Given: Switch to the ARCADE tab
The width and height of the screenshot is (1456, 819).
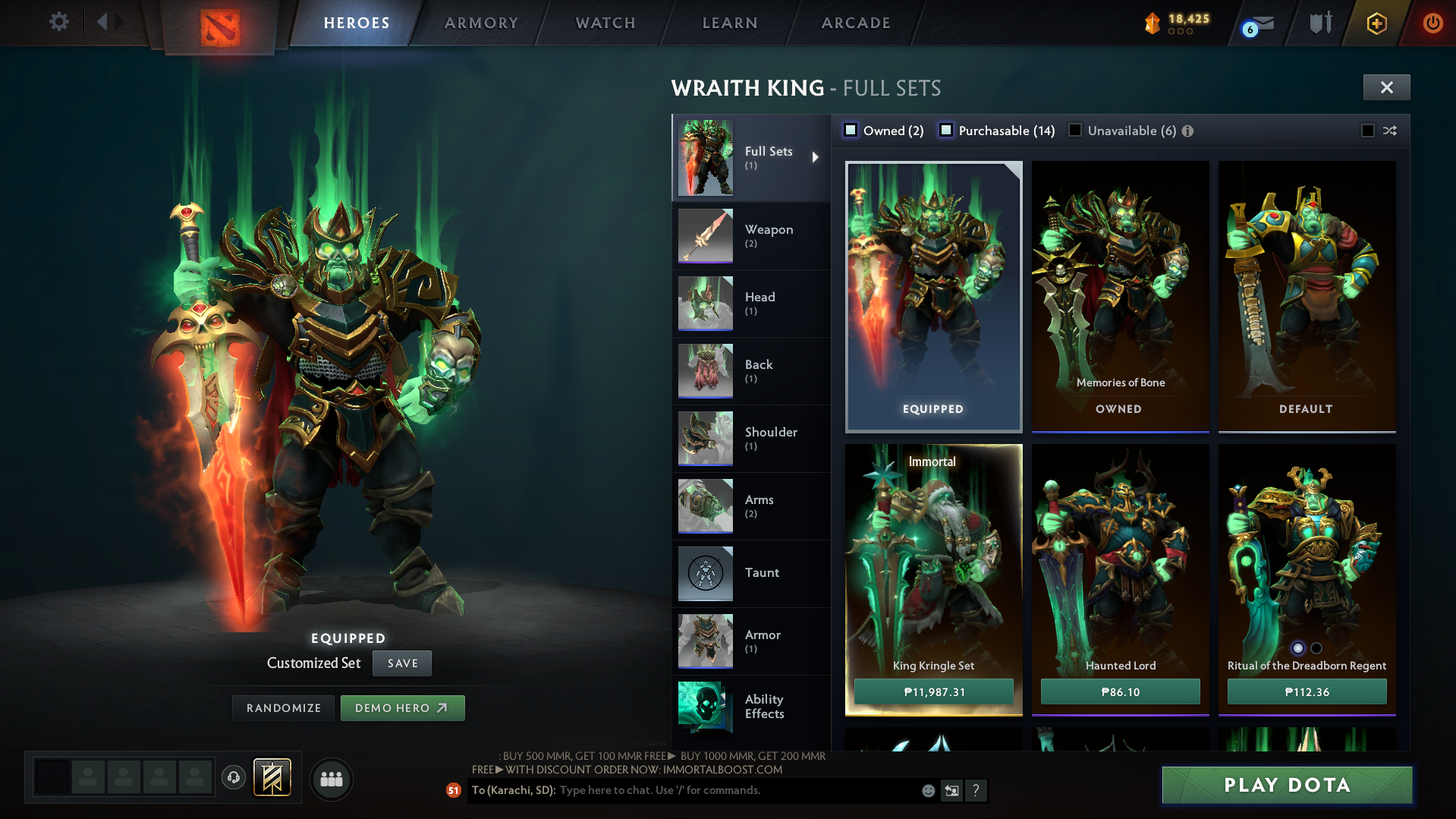Looking at the screenshot, I should (855, 23).
